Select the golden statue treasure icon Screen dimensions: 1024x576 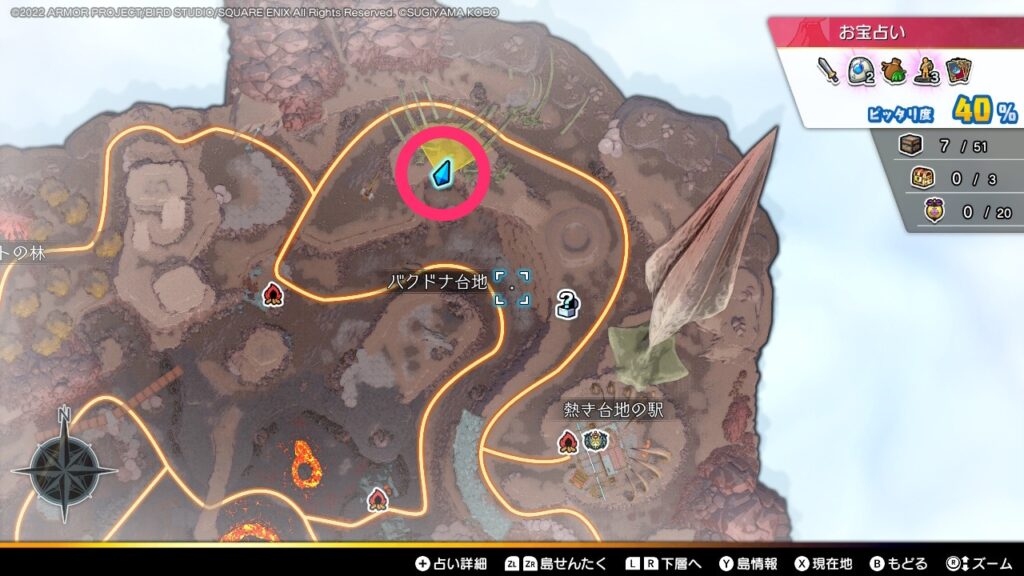(x=927, y=70)
